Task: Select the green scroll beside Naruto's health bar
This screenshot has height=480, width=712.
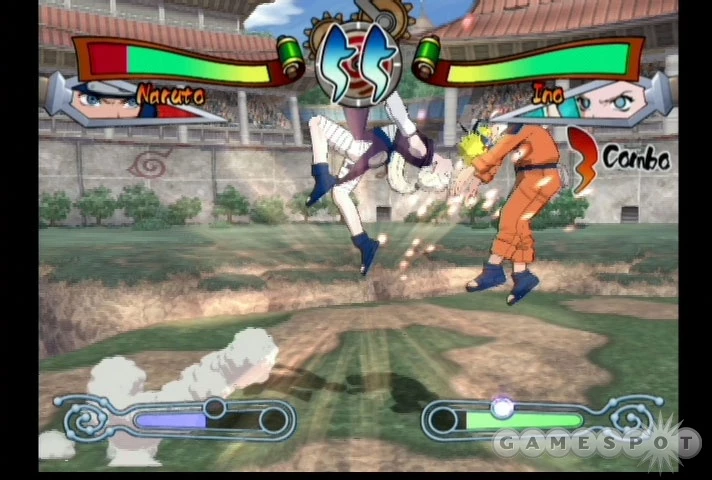Action: point(290,56)
